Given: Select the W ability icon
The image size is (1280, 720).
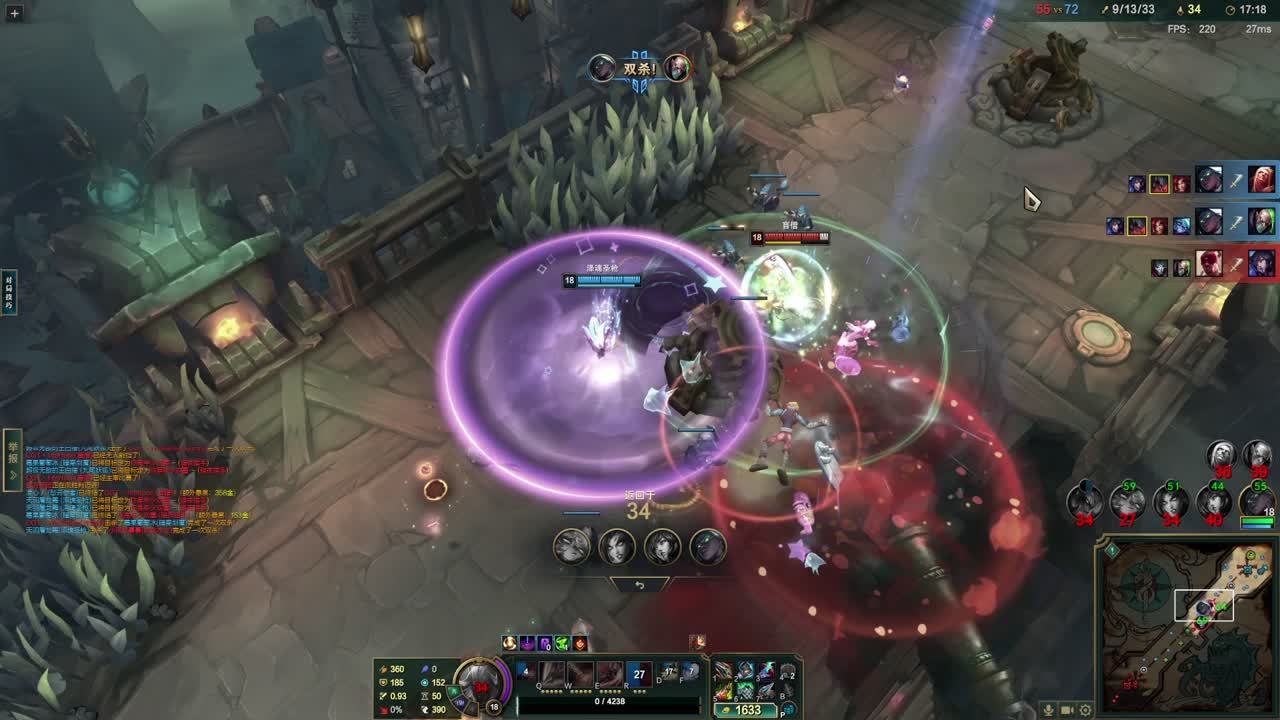Looking at the screenshot, I should coord(581,674).
